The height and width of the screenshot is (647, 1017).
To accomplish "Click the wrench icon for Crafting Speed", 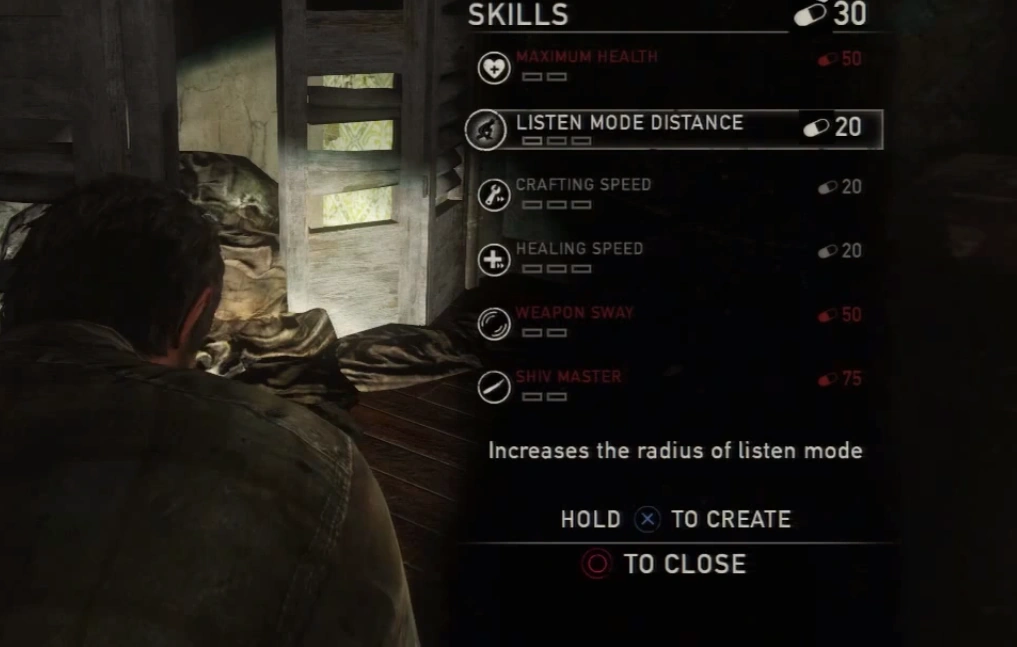I will point(494,195).
